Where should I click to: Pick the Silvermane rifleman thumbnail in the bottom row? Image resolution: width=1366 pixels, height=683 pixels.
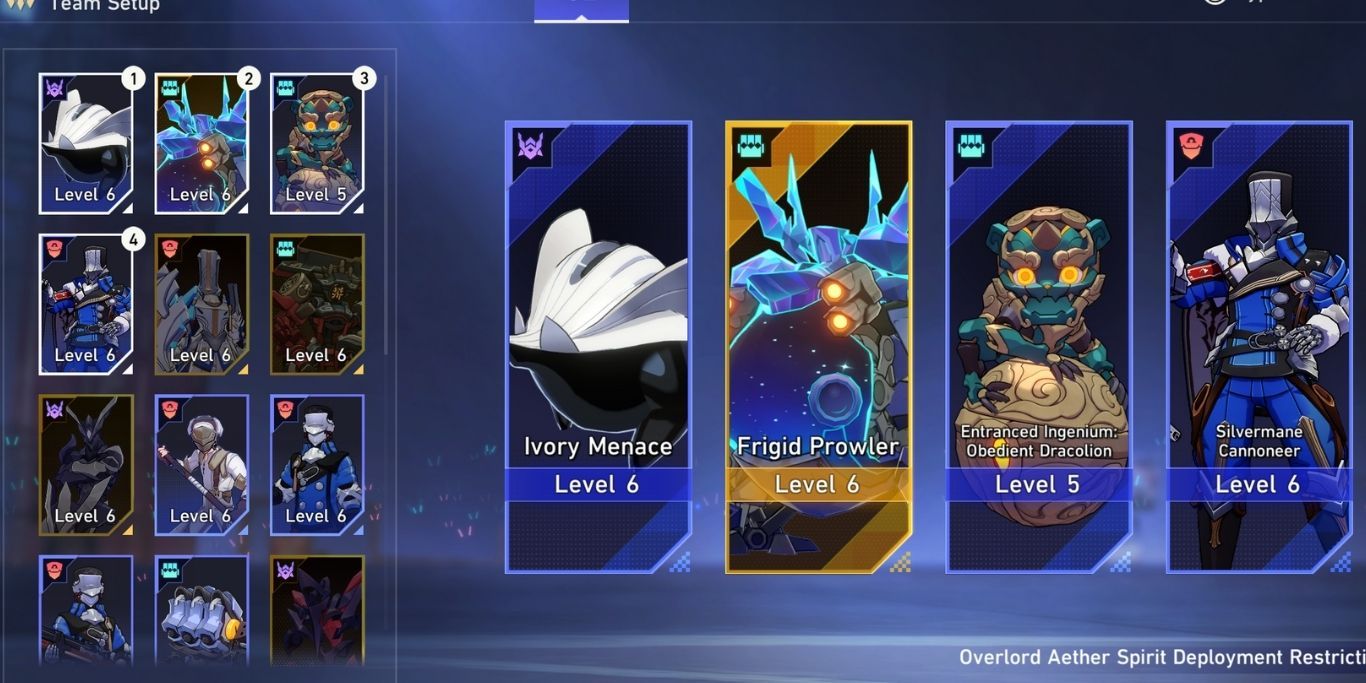pyautogui.click(x=86, y=610)
